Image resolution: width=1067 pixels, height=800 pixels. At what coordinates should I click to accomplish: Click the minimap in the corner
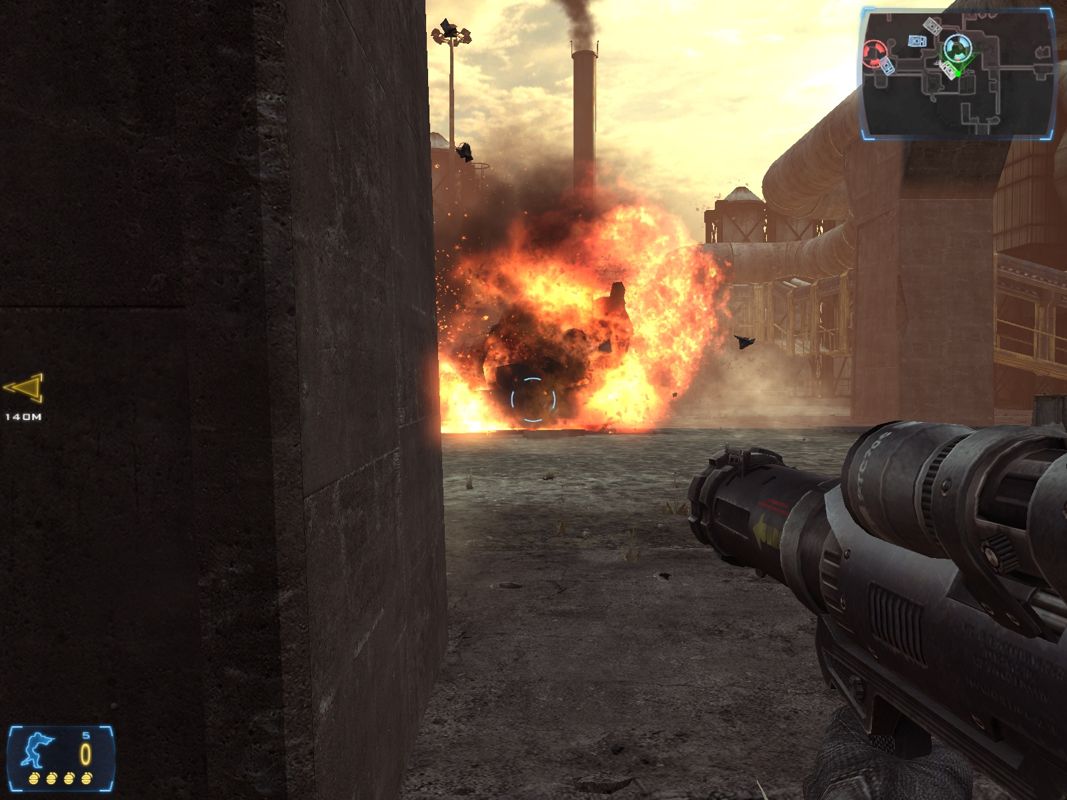[x=957, y=73]
